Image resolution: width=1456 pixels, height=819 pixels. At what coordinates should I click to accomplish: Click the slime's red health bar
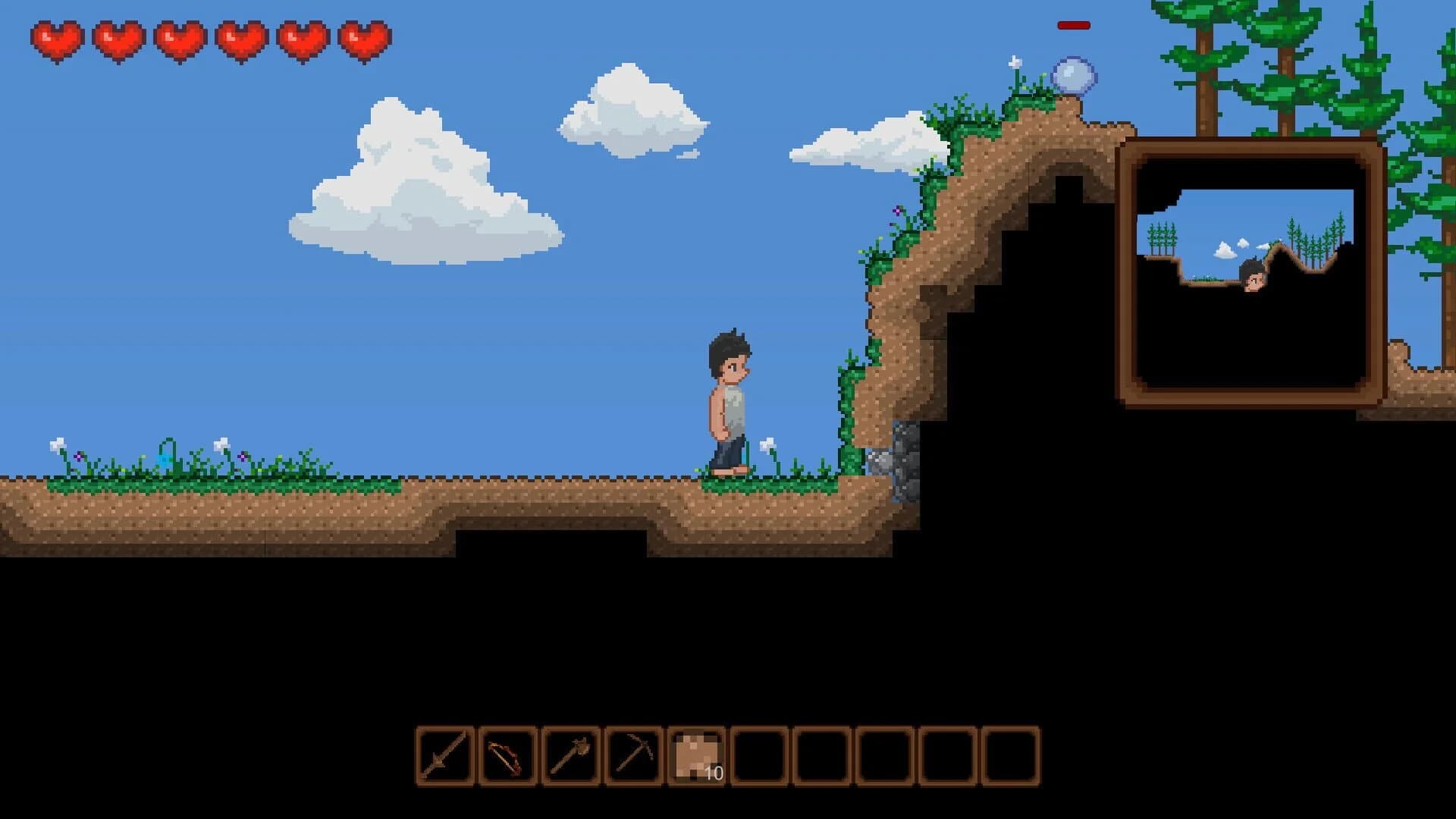click(1073, 25)
